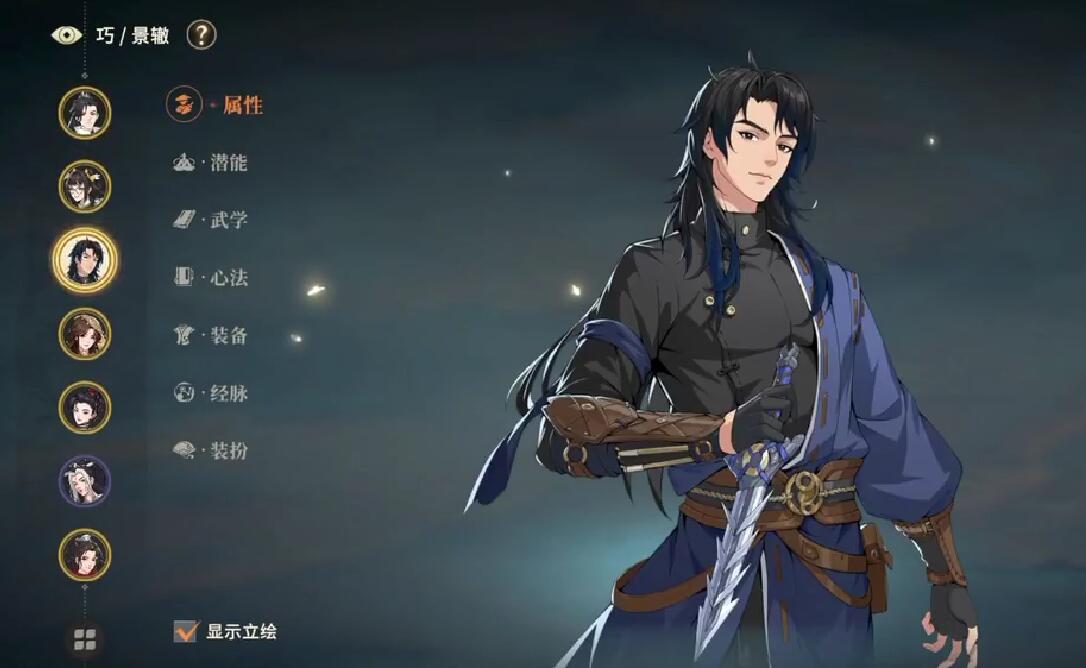Select the brown-hat woman portrait
This screenshot has width=1086, height=668.
(x=85, y=333)
